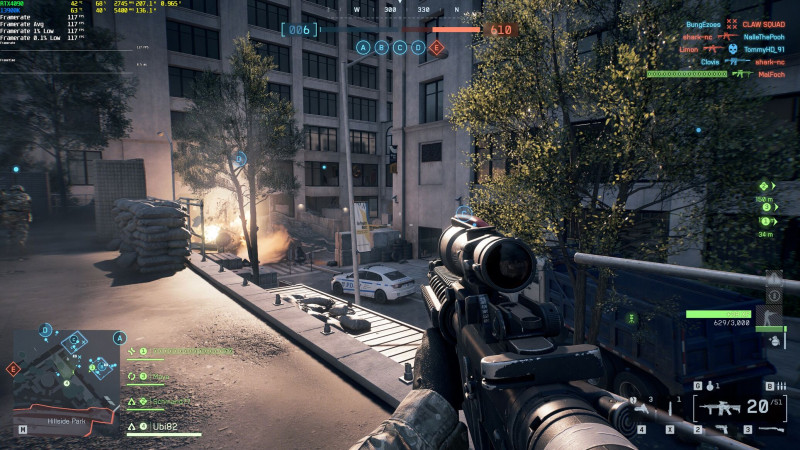
Task: Select objective D in the top capture bar
Action: (x=418, y=47)
